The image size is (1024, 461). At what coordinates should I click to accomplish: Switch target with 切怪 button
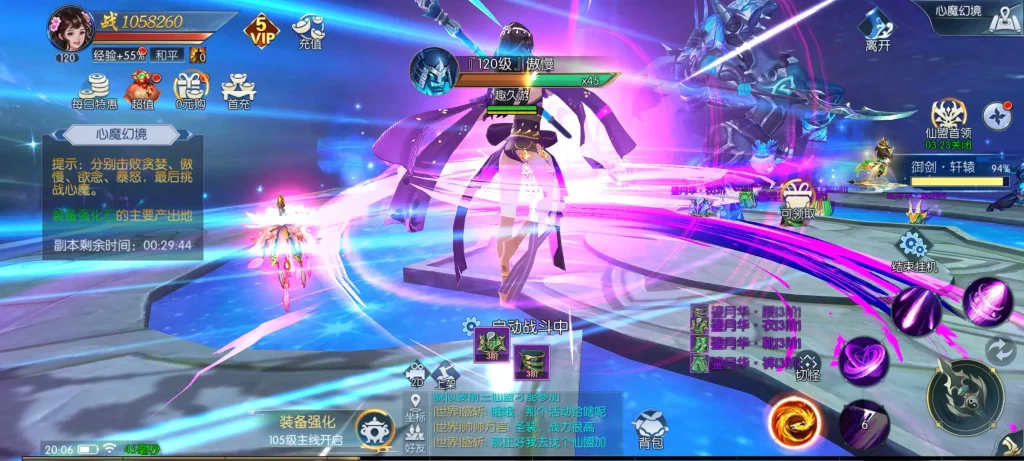[808, 367]
